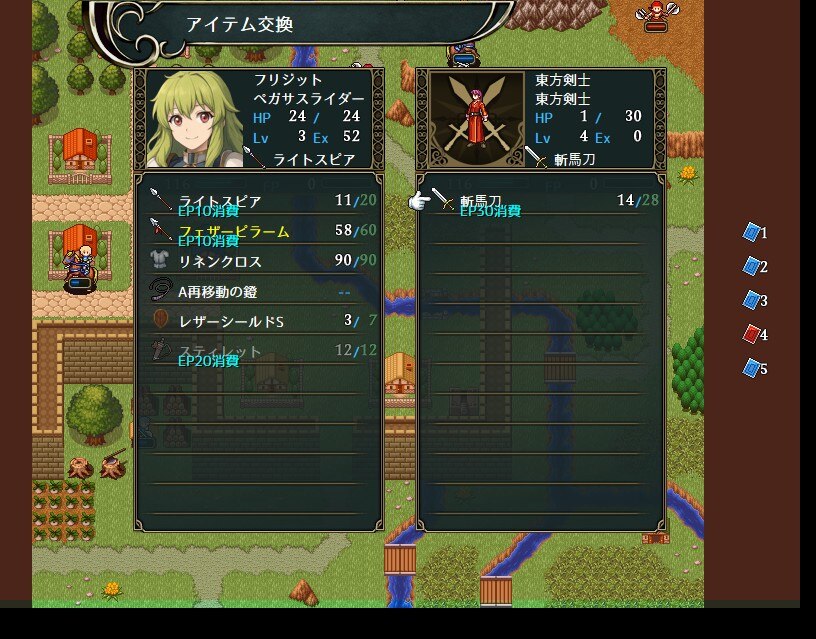816x639 pixels.
Task: Click the 東方剣士 unit portrait
Action: (470, 119)
